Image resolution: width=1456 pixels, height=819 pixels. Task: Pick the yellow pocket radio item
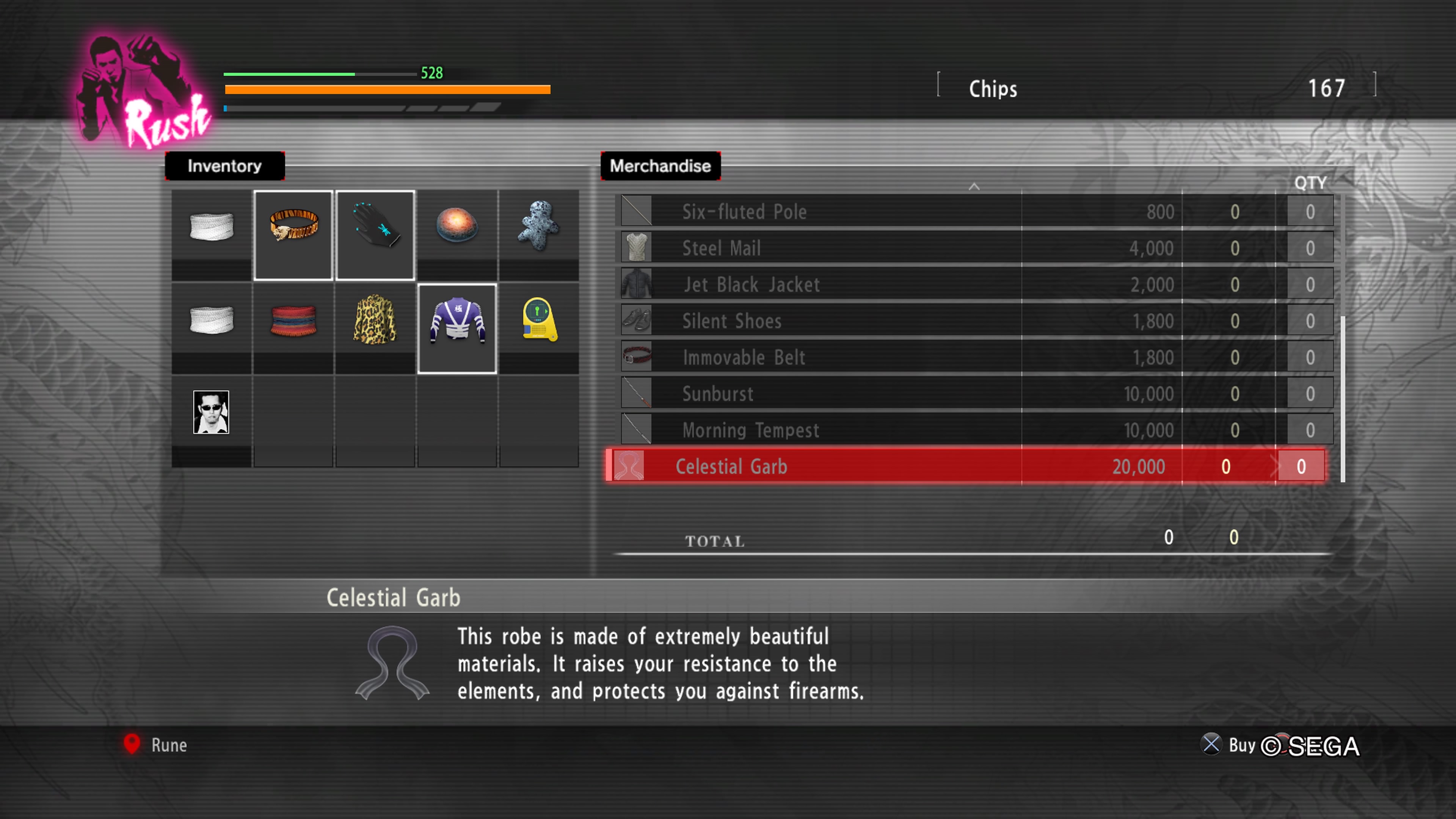538,320
